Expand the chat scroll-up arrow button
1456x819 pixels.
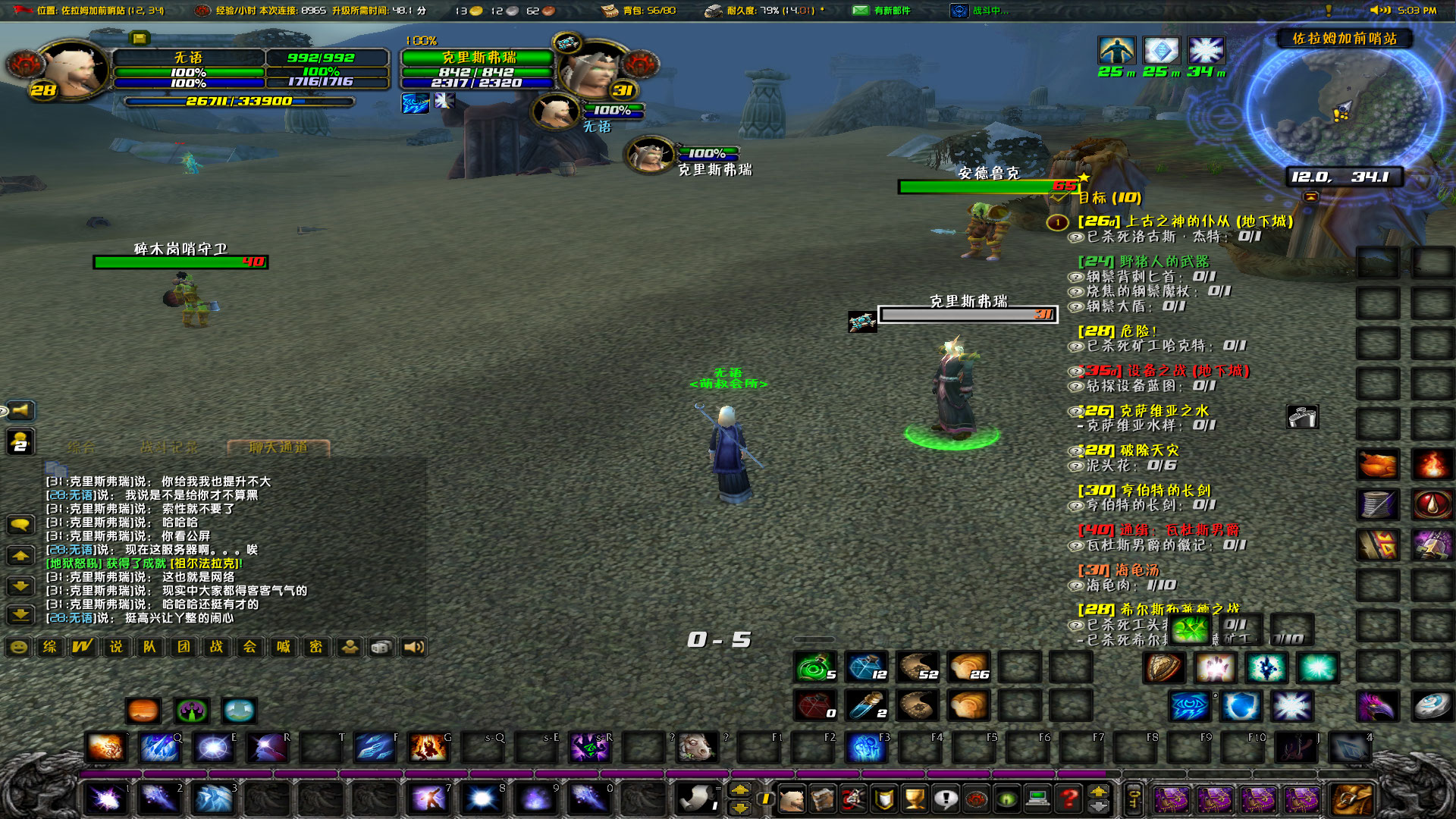tap(21, 555)
